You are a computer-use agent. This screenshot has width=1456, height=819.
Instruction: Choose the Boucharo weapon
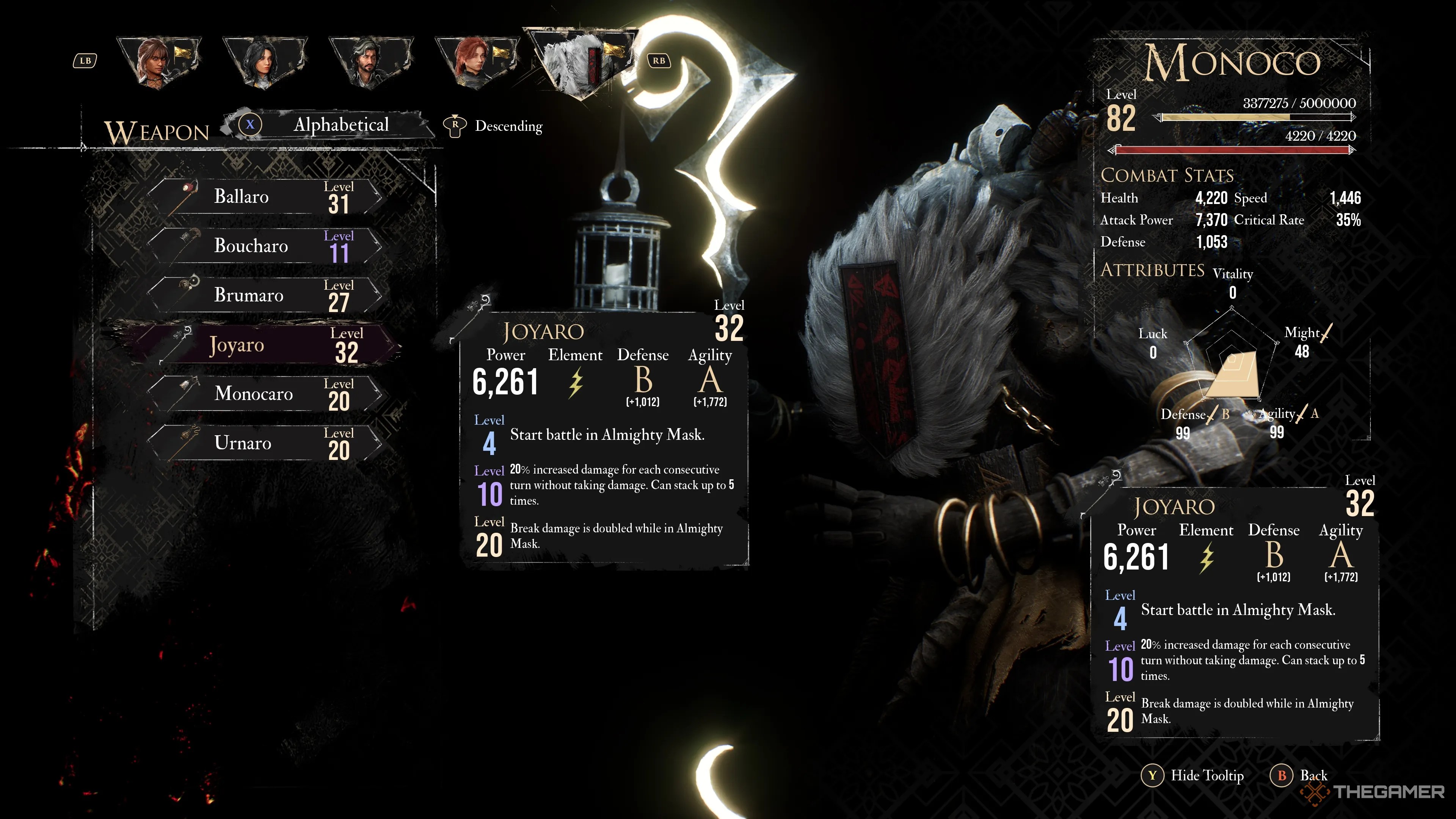[x=266, y=246]
